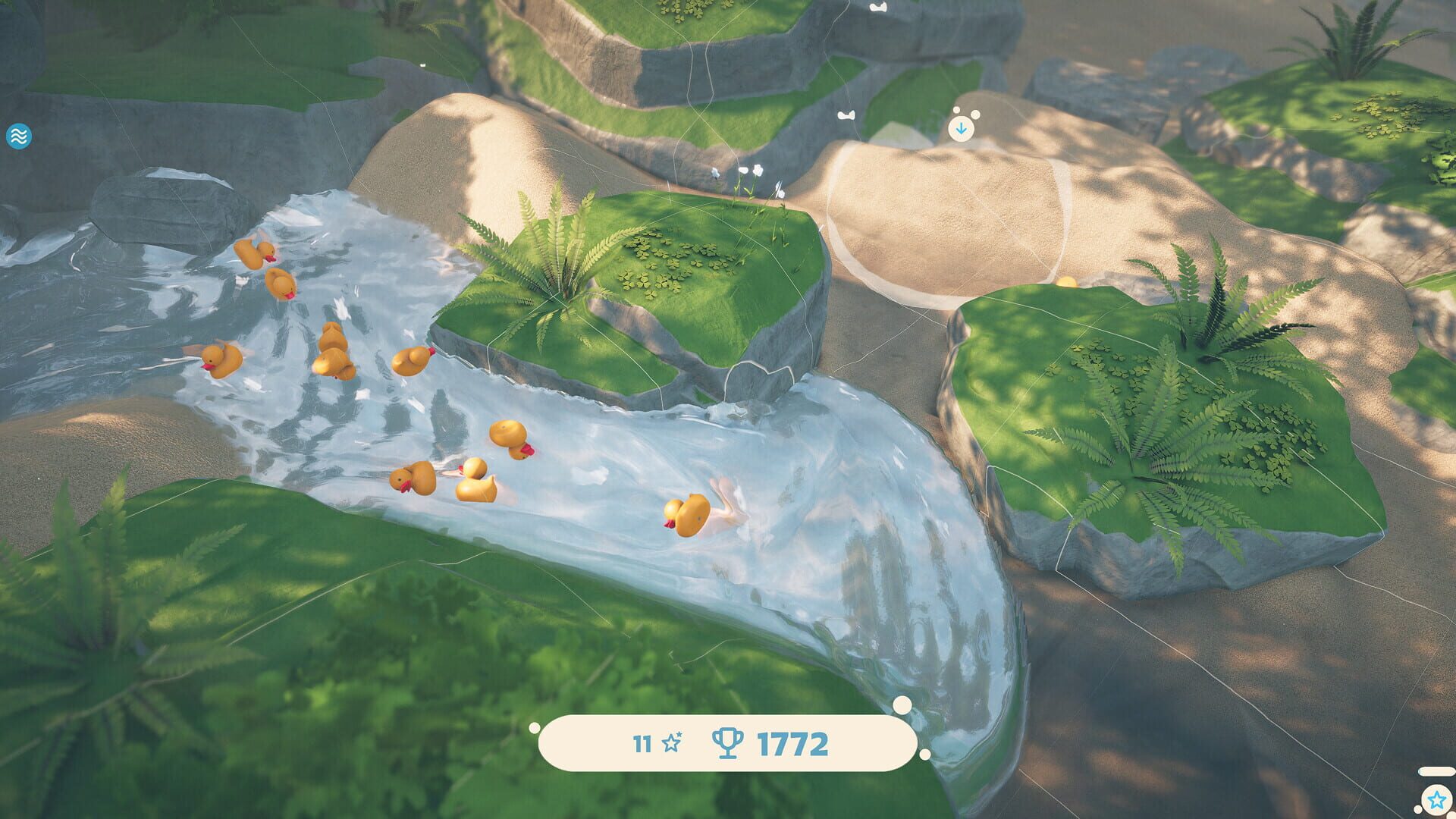The height and width of the screenshot is (819, 1456).
Task: Click the star icon beside the number 11
Action: tap(673, 743)
